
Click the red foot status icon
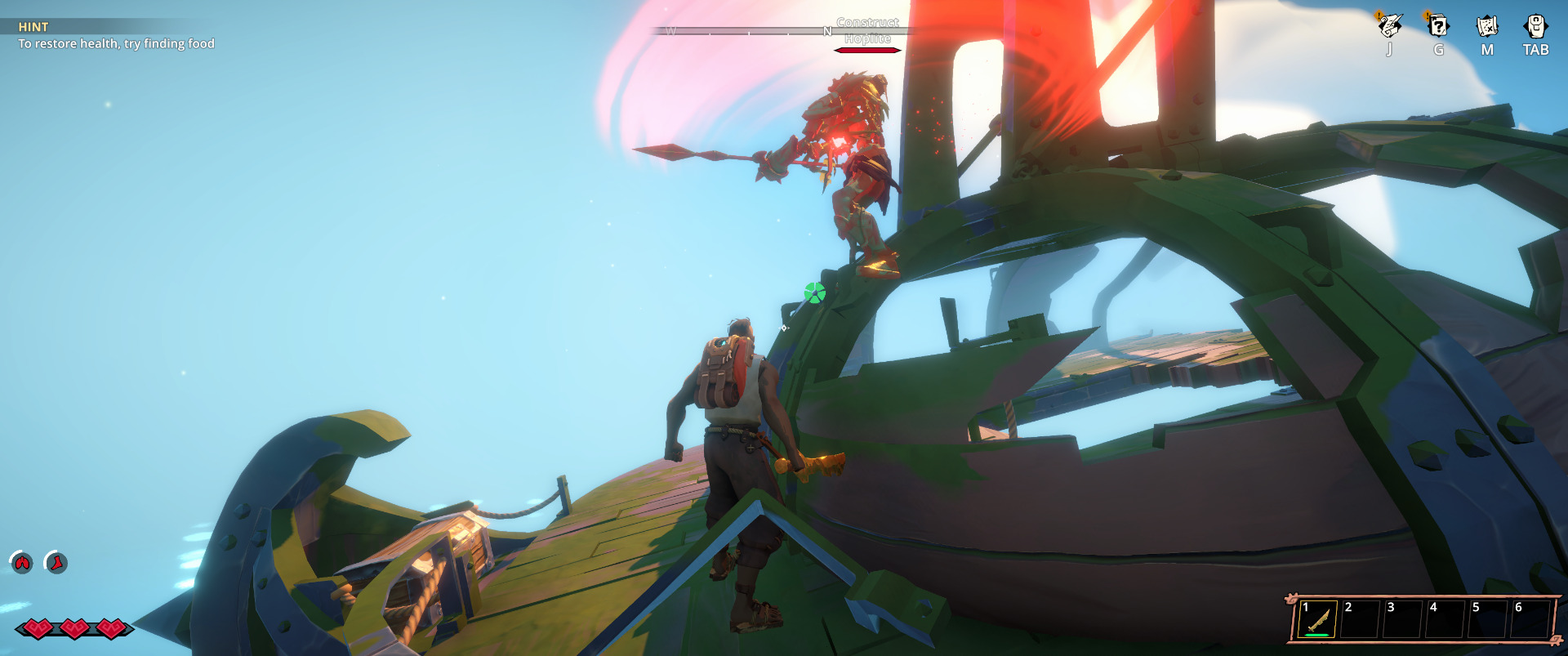[56, 562]
